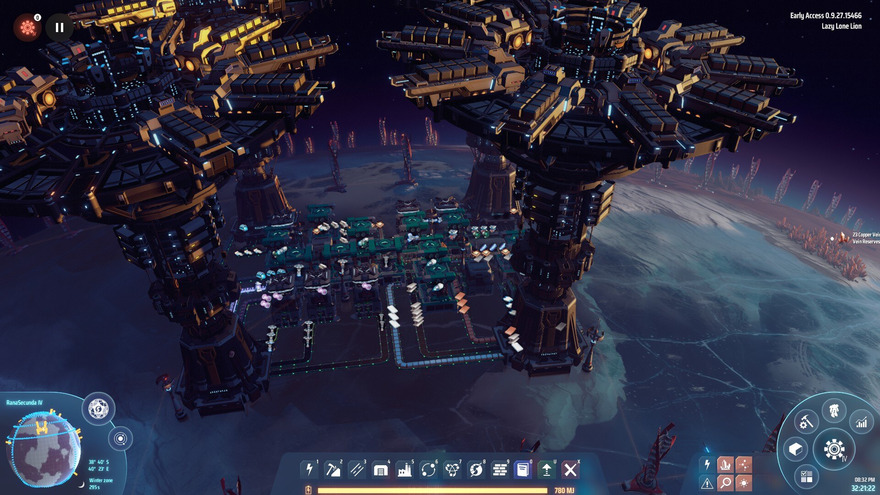
Task: Select the foundation bricks build category
Action: pos(500,469)
